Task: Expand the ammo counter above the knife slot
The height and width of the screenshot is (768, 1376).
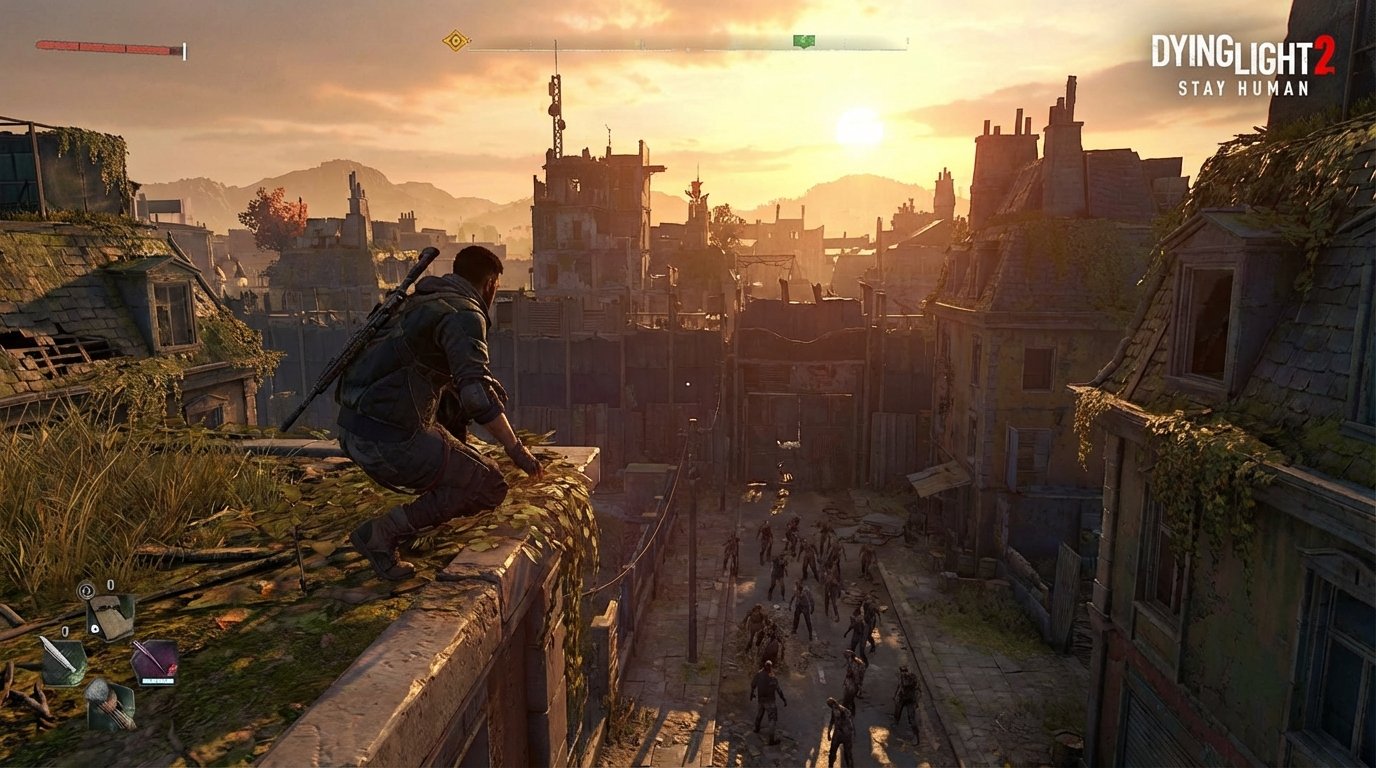Action: point(66,632)
